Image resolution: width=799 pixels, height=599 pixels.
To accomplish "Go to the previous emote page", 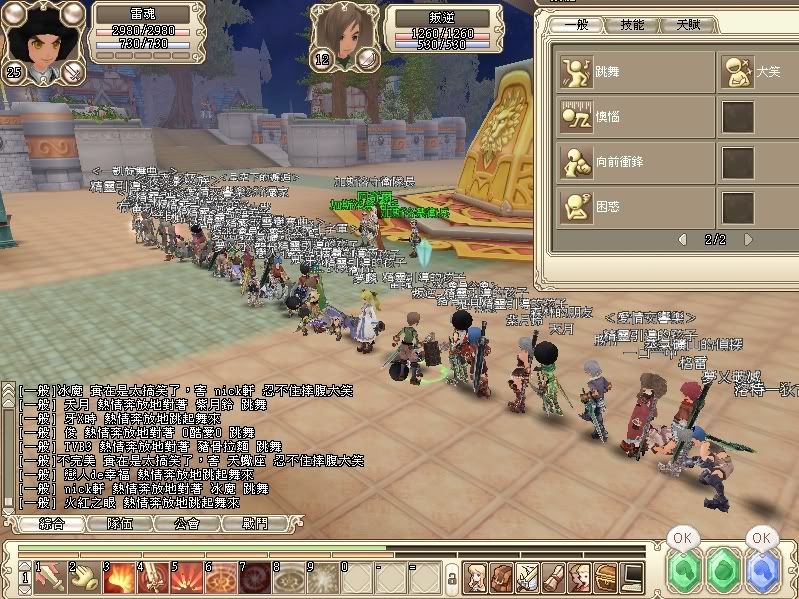I will point(683,240).
